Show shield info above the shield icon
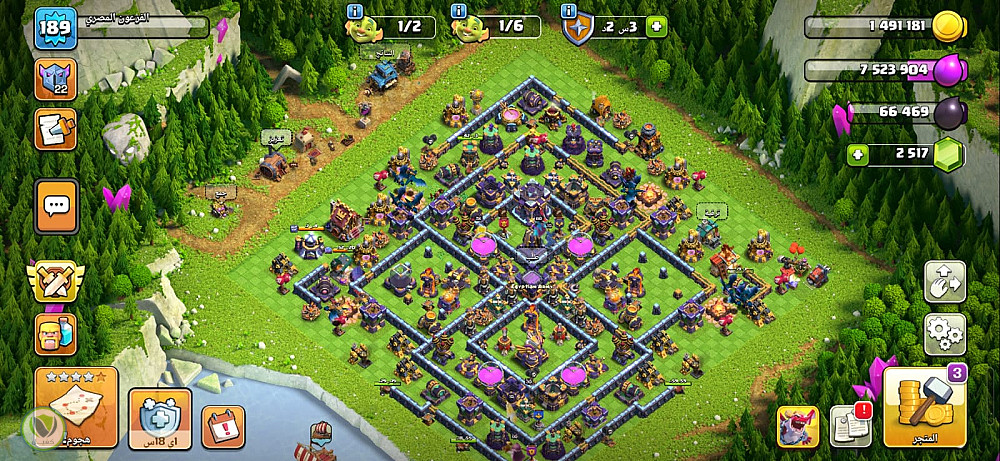1000x461 pixels. point(570,12)
